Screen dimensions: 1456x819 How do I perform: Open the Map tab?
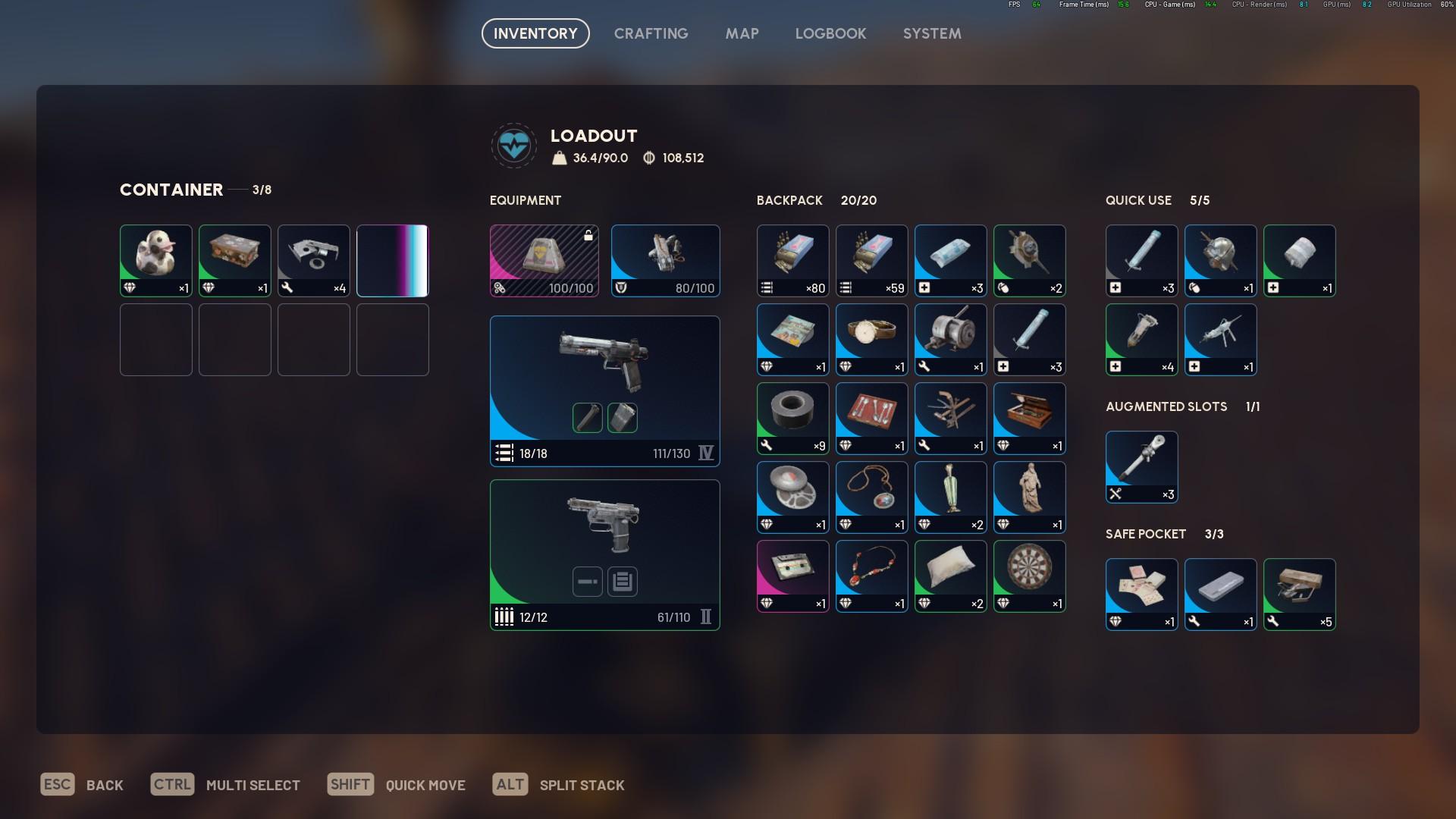742,33
